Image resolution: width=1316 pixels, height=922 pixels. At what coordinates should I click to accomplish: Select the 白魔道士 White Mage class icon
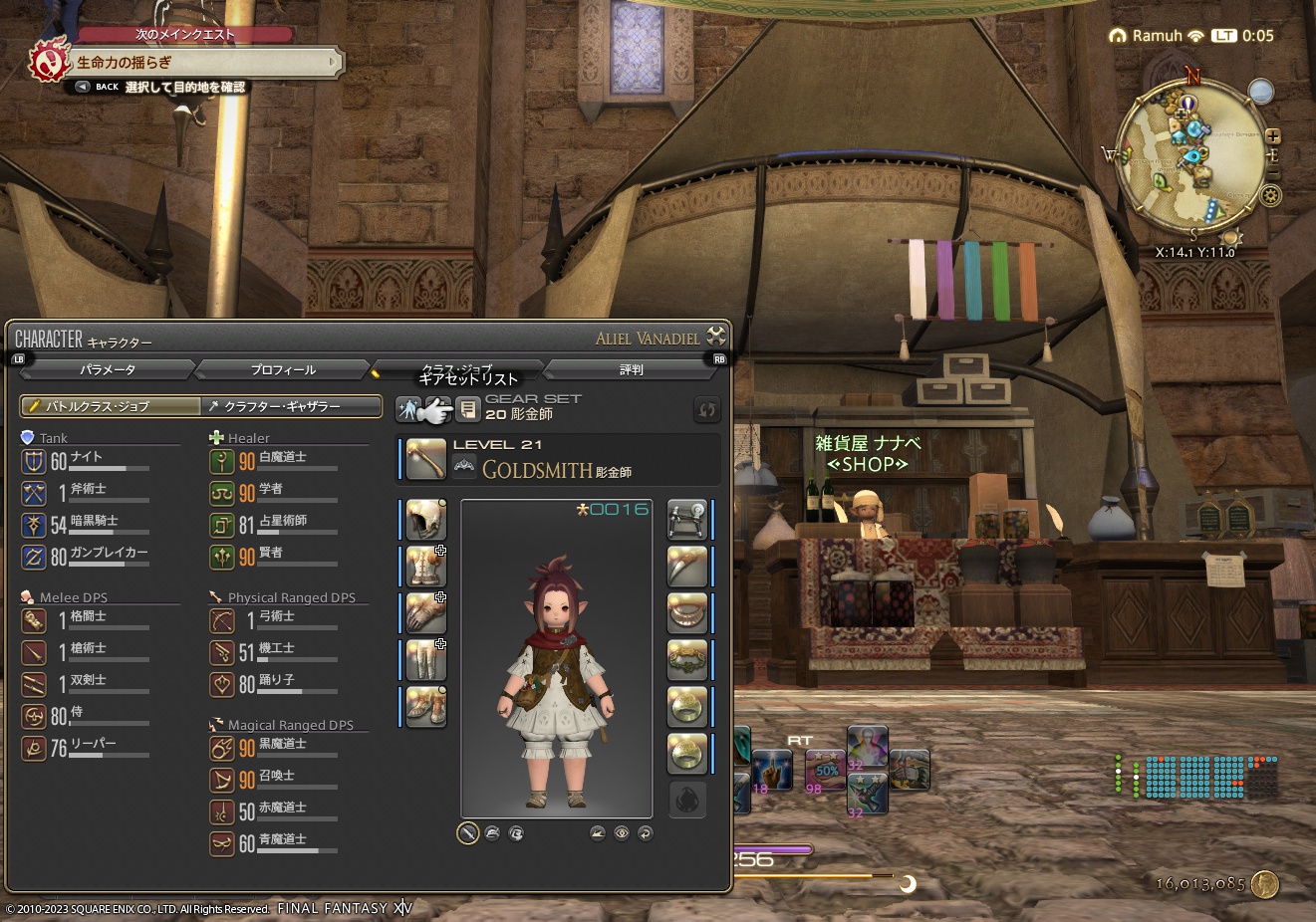tap(222, 461)
